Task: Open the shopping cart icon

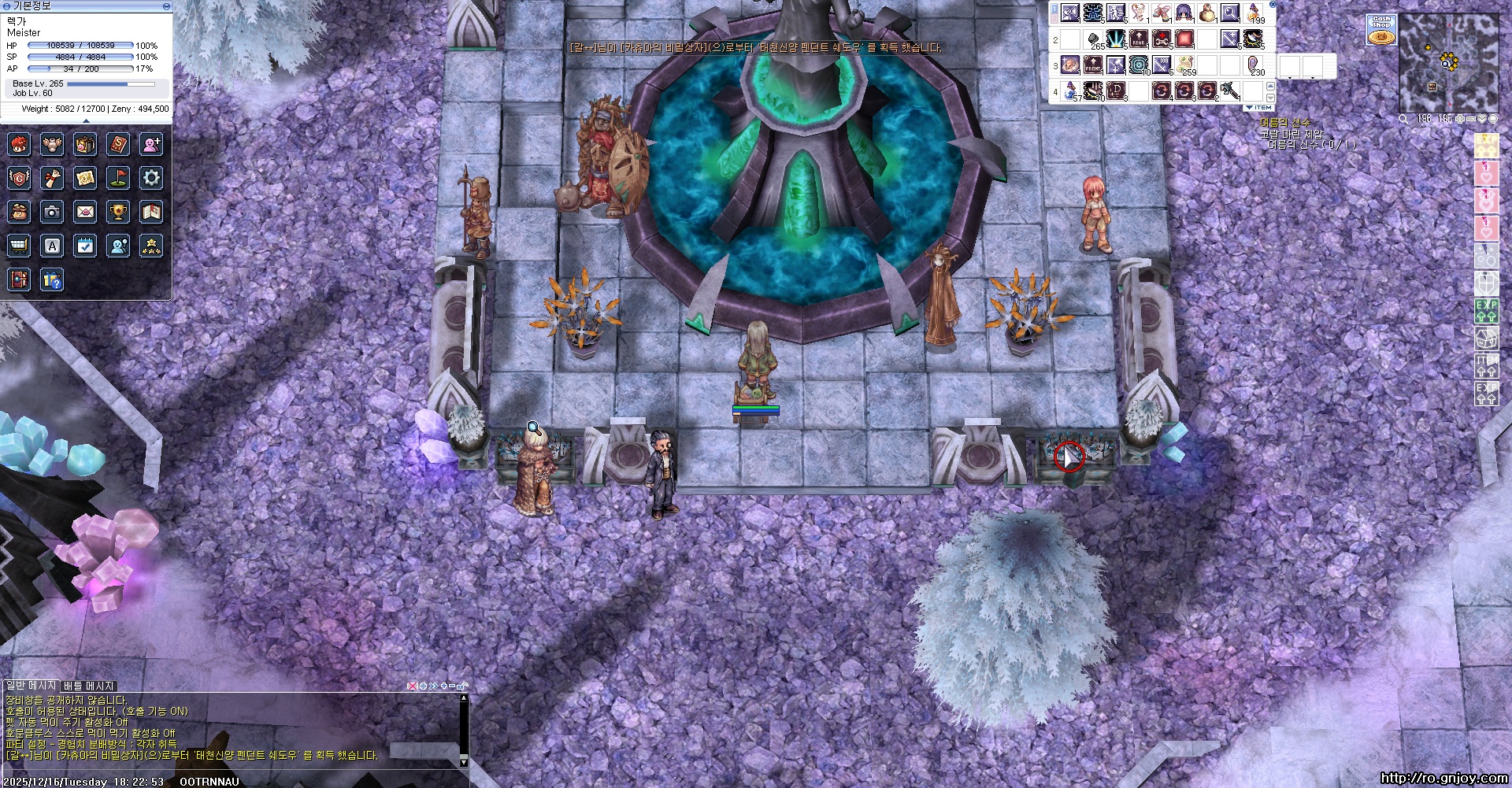Action: point(20,246)
